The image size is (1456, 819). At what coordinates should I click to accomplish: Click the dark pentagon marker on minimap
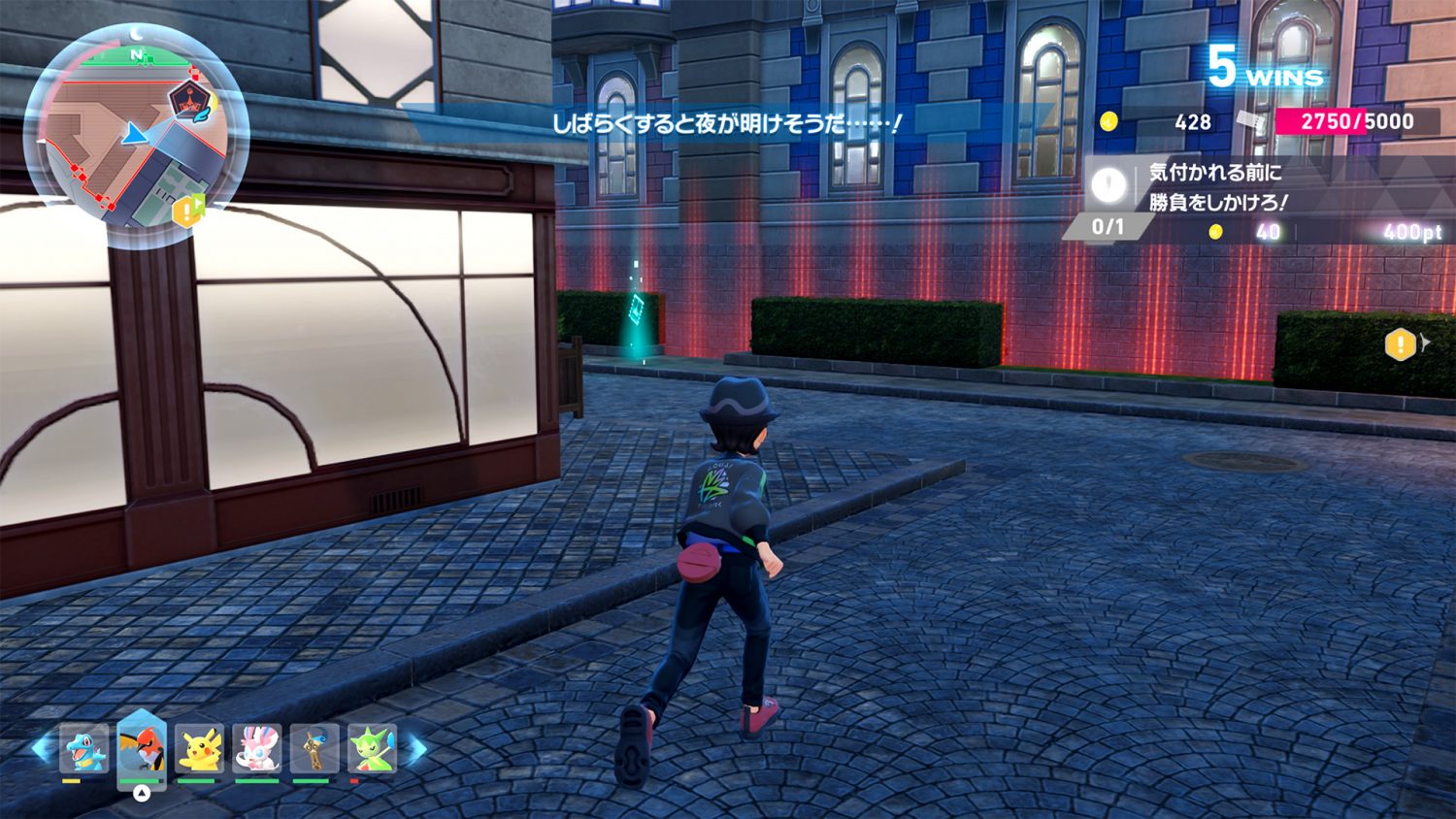pyautogui.click(x=187, y=98)
